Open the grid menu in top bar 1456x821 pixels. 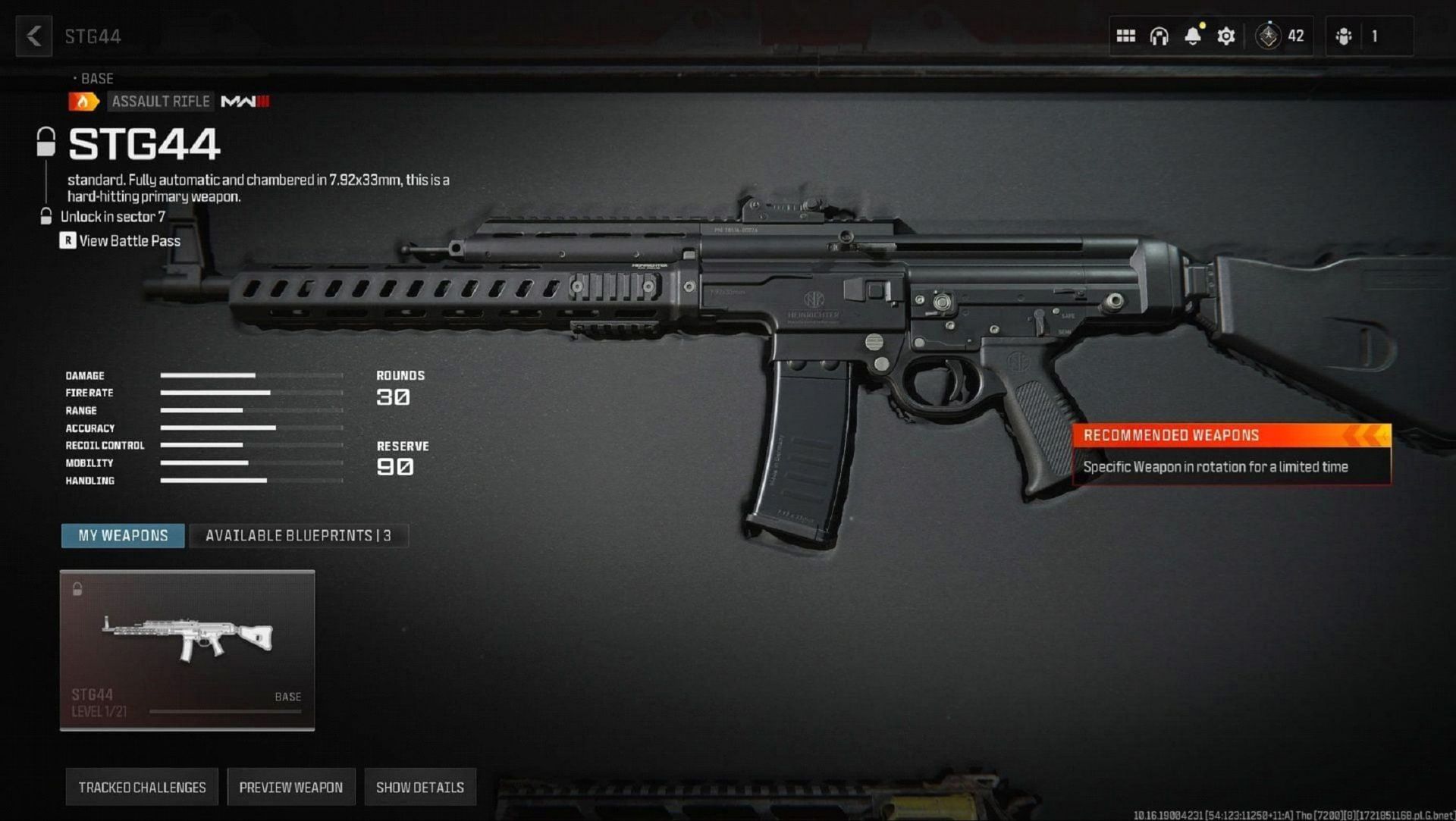(x=1127, y=35)
